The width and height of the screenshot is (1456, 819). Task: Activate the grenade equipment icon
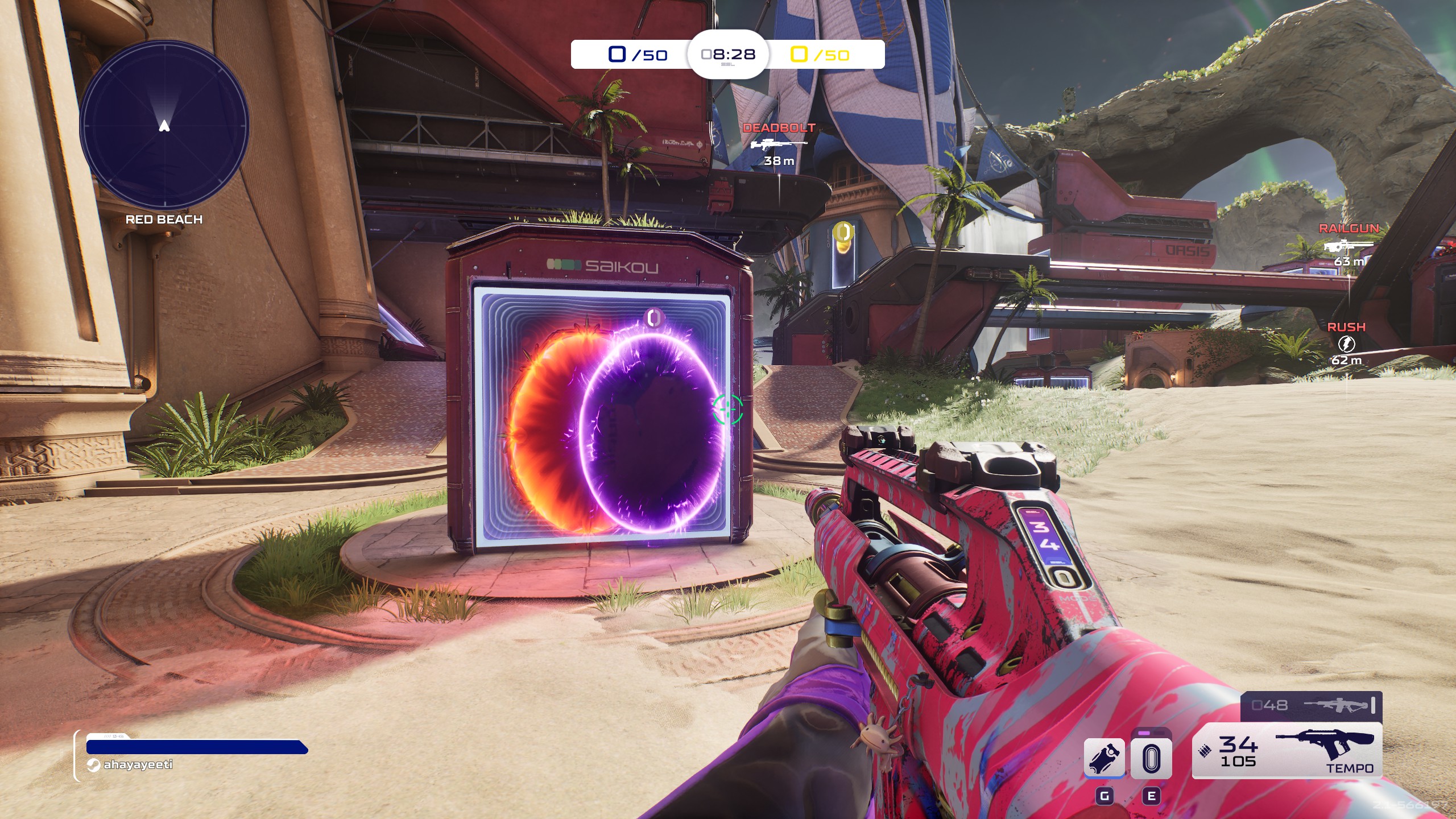1104,758
